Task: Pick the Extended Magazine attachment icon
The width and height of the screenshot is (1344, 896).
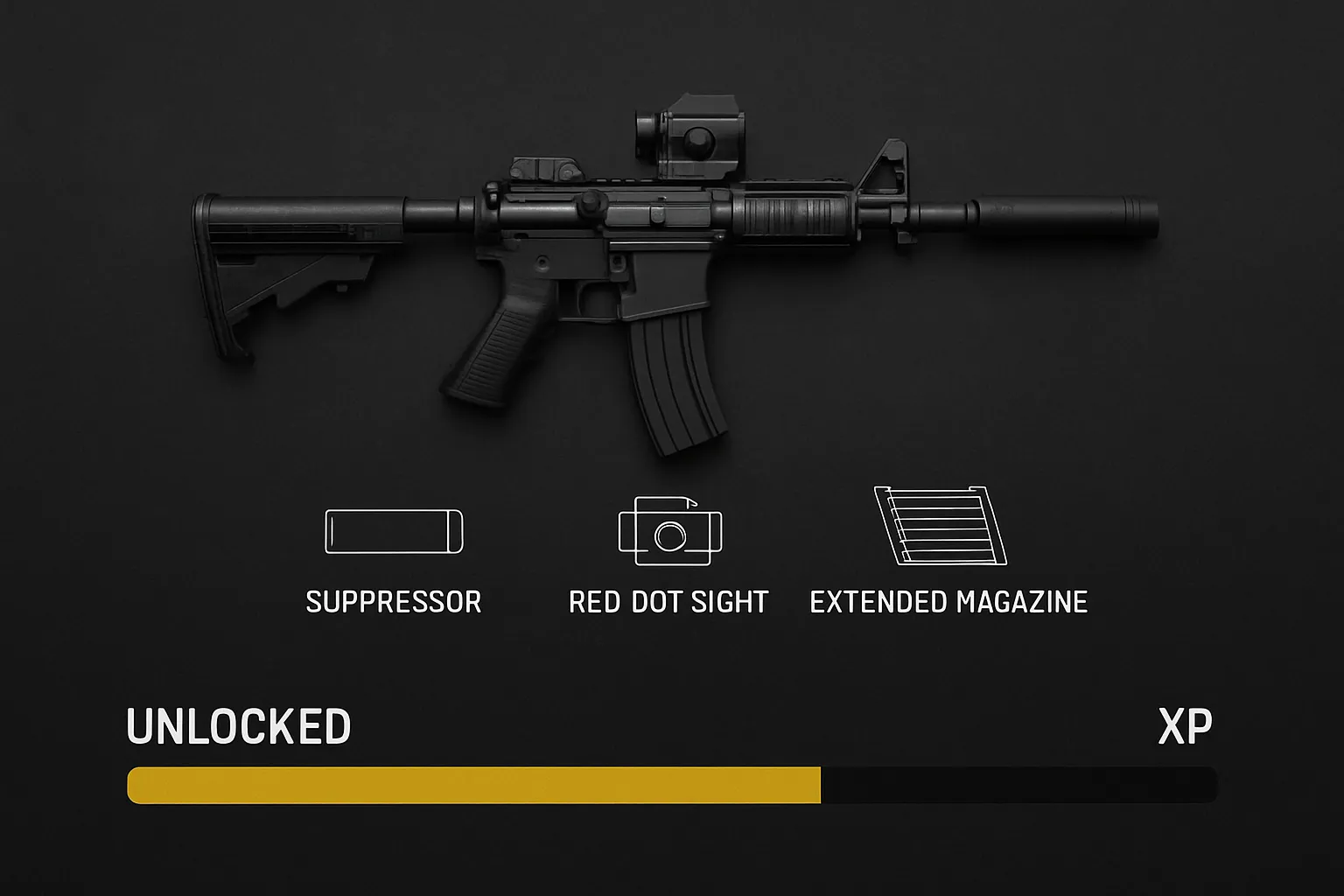Action: coord(941,526)
